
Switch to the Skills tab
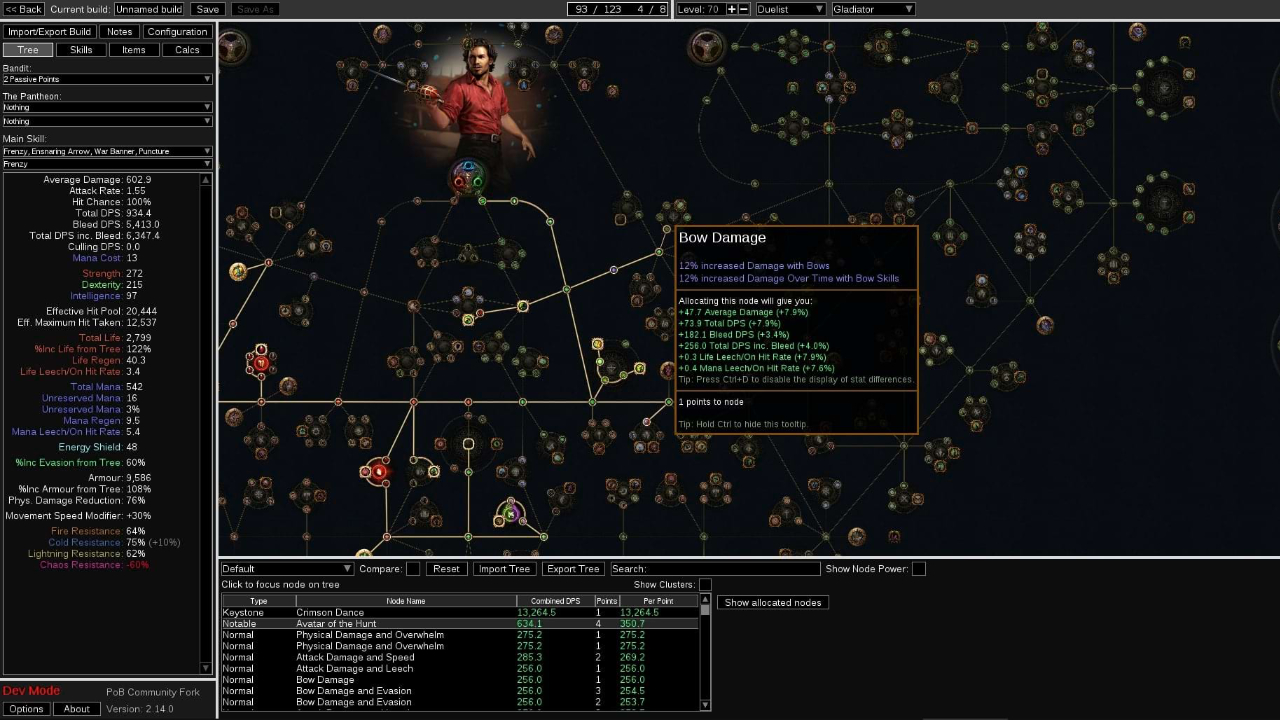[81, 50]
